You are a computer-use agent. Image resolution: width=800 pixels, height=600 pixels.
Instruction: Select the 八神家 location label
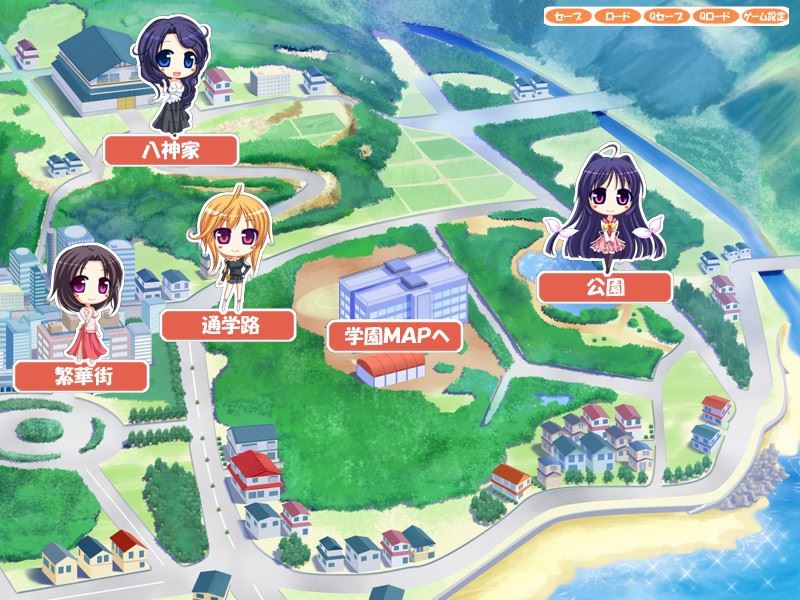click(x=171, y=151)
